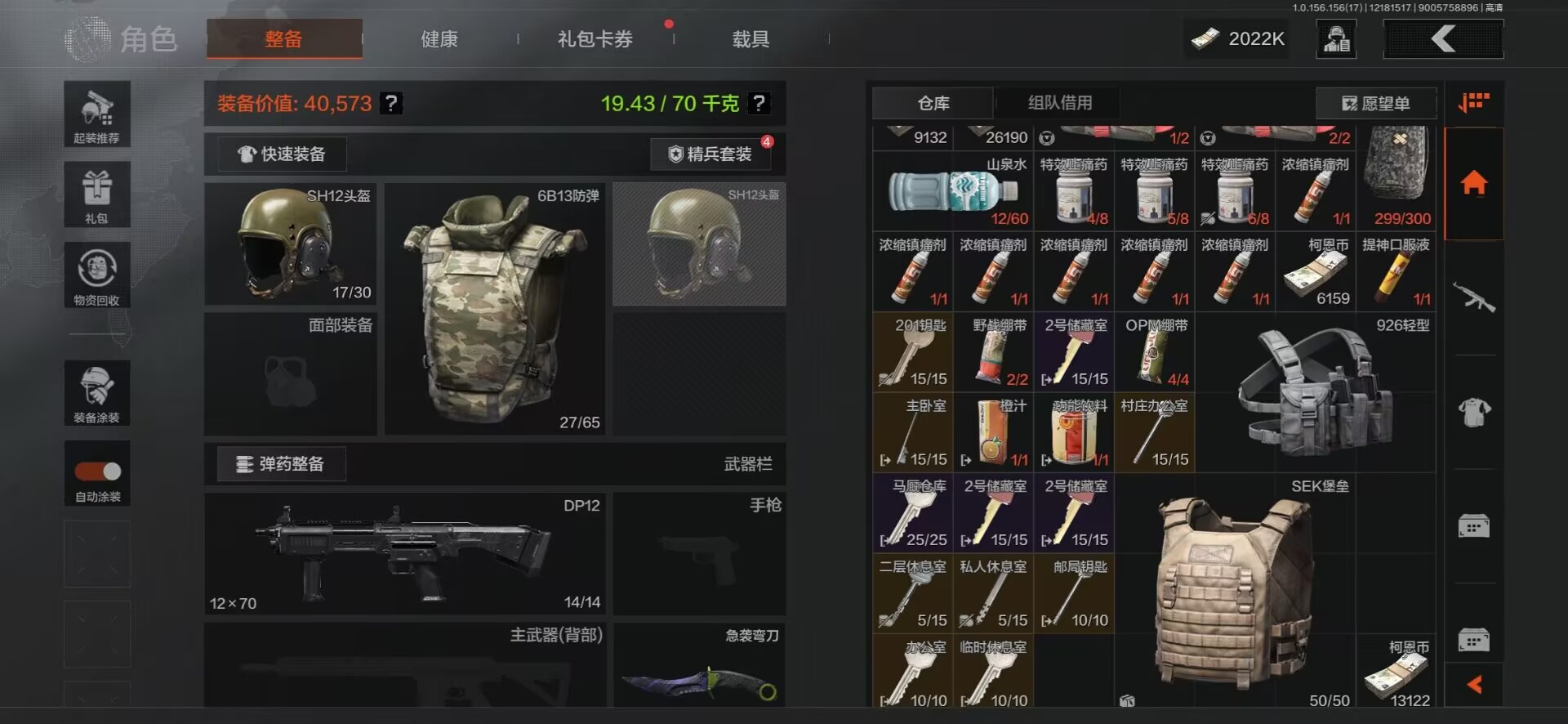
Task: Switch to the 健康 tab
Action: [439, 39]
